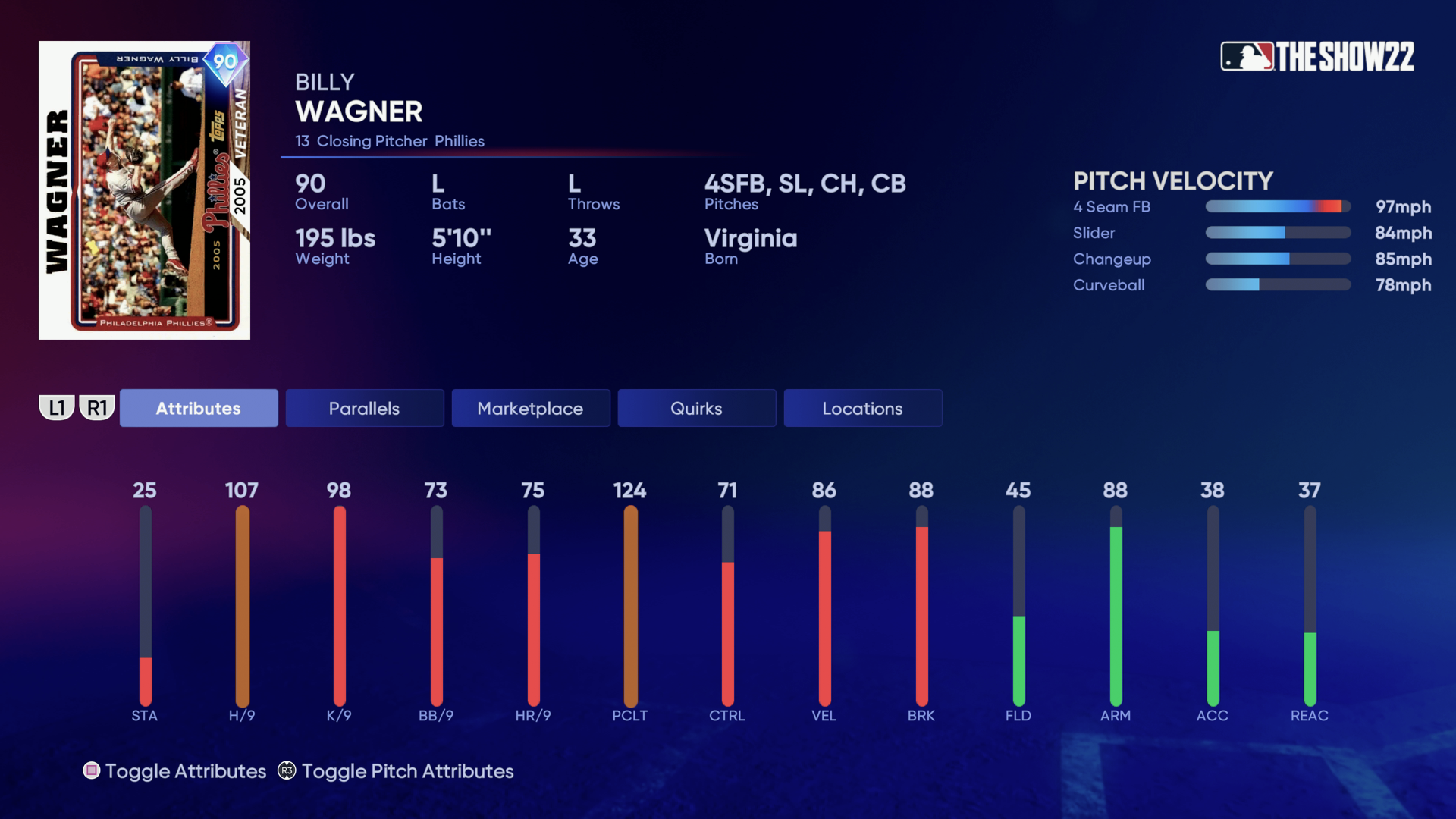The image size is (1456, 819).
Task: Click the Billy Wagner player card
Action: click(x=144, y=190)
